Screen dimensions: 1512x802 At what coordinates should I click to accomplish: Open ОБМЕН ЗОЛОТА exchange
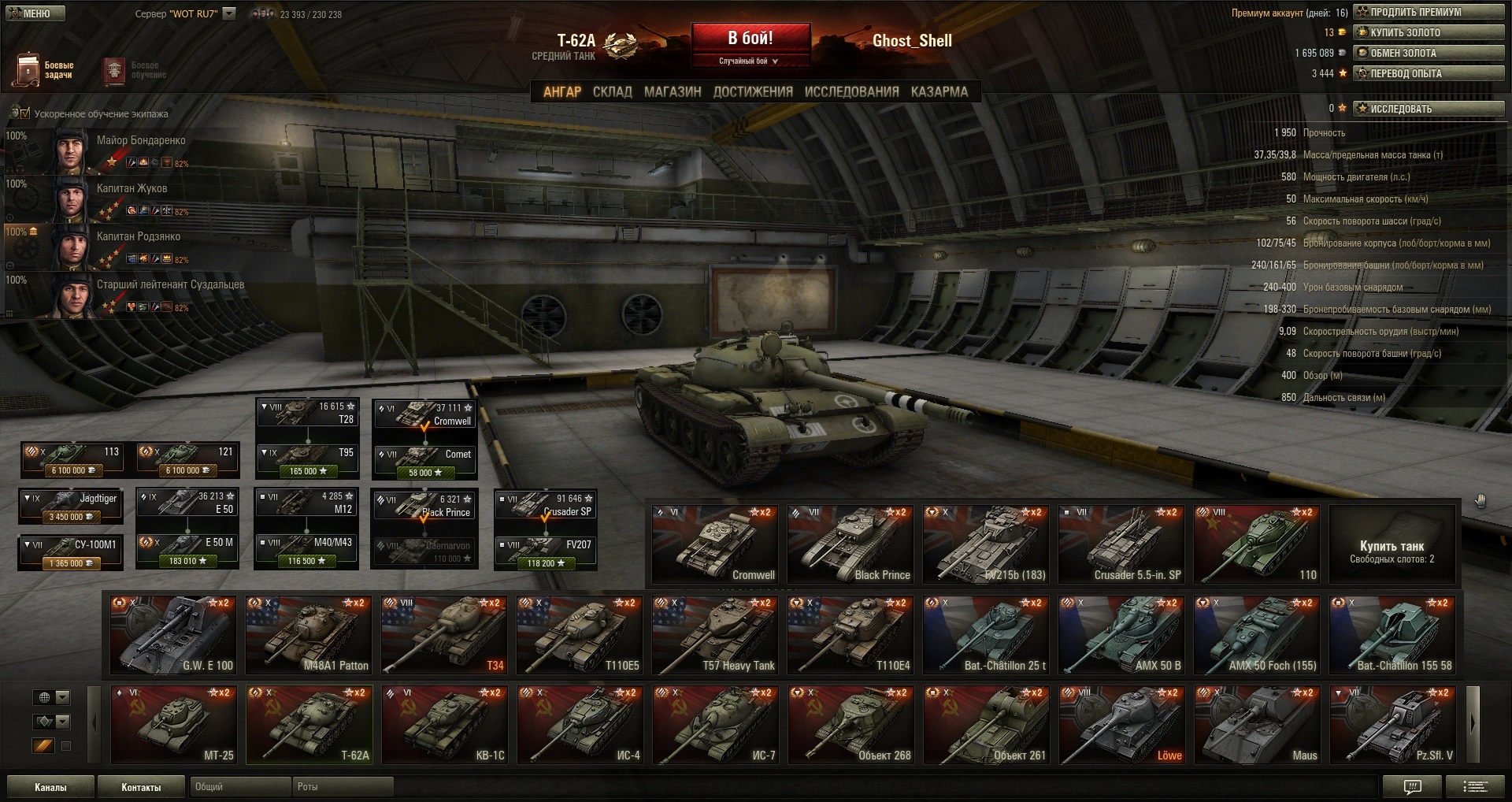pos(1429,54)
